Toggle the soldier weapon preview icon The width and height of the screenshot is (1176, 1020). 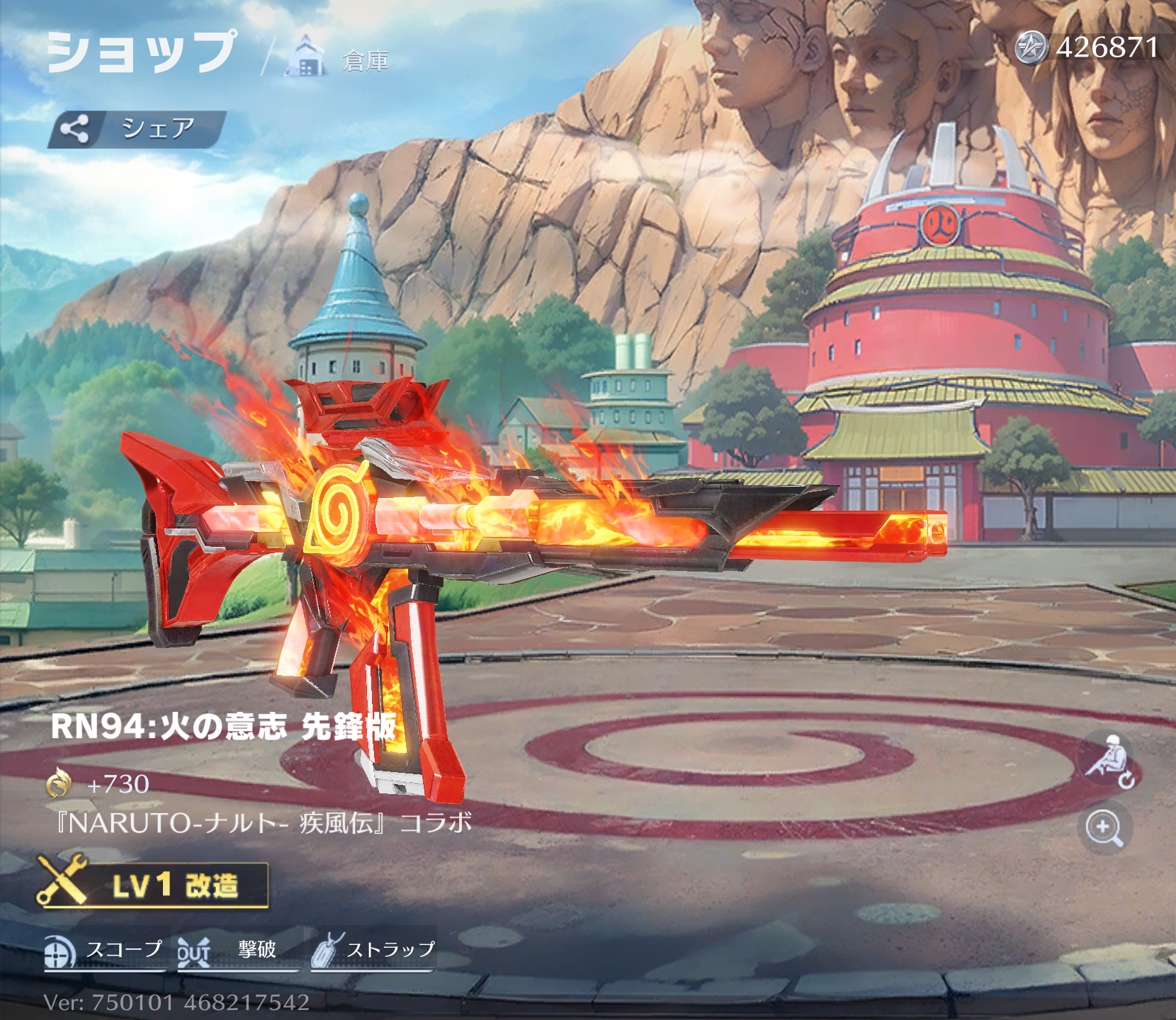[x=1107, y=761]
